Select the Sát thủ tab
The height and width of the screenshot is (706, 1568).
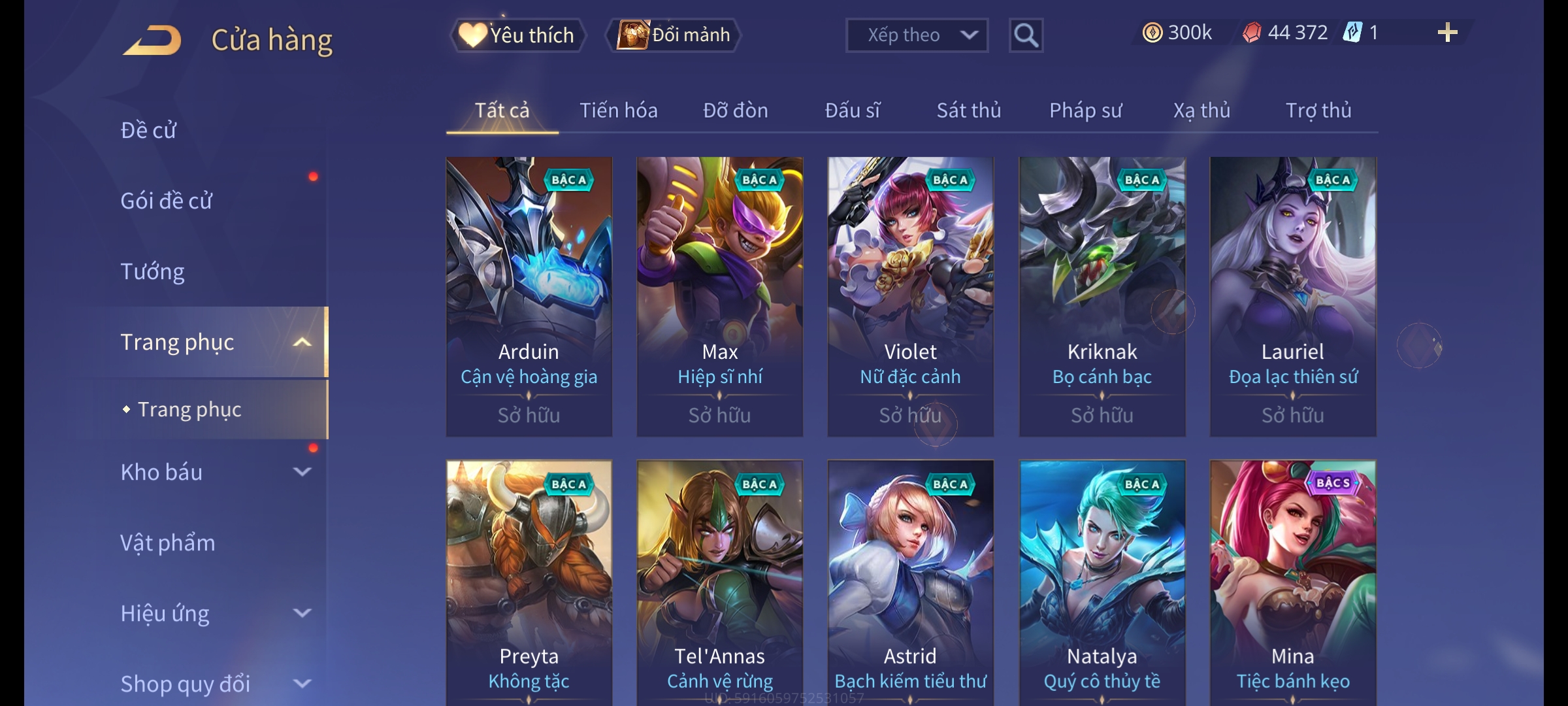pyautogui.click(x=968, y=110)
